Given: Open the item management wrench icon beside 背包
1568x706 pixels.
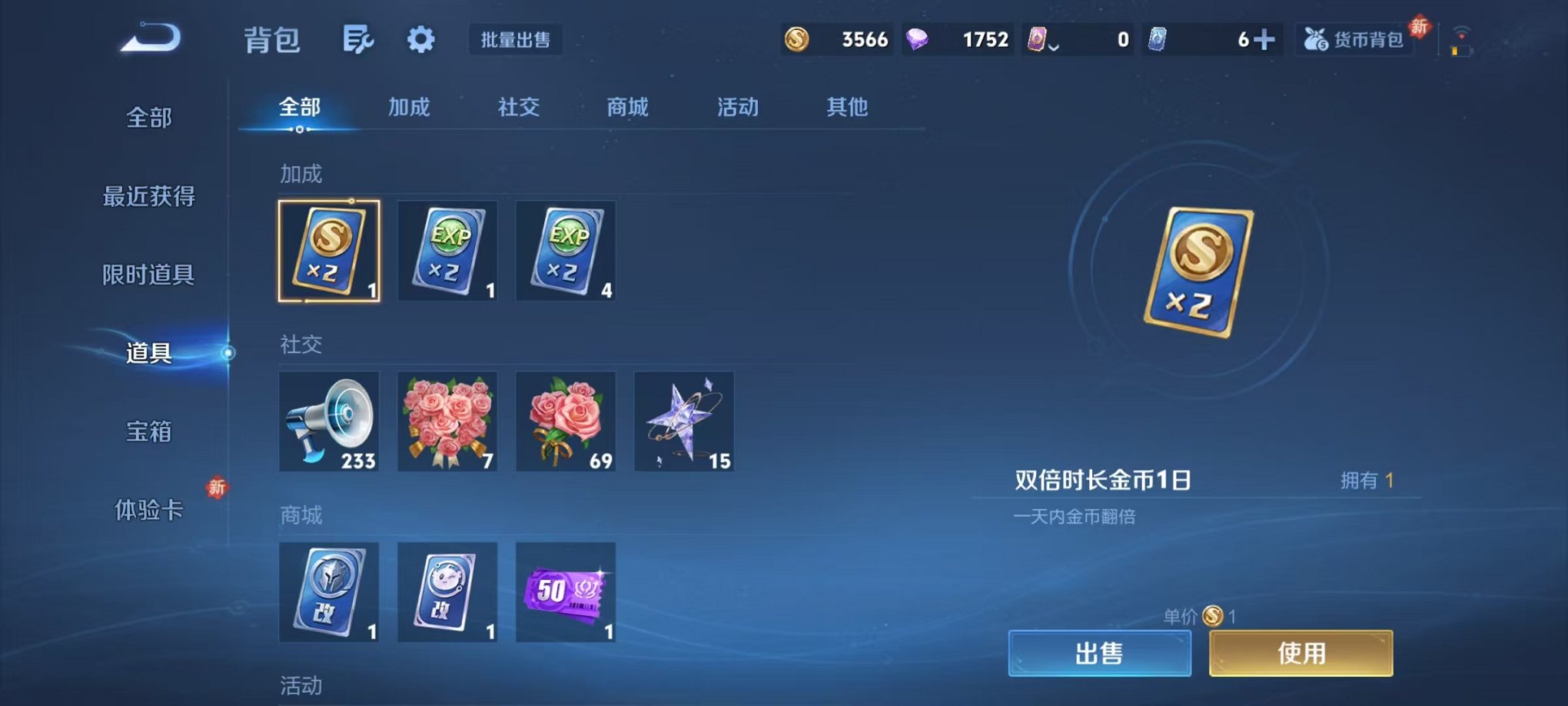Looking at the screenshot, I should [358, 38].
